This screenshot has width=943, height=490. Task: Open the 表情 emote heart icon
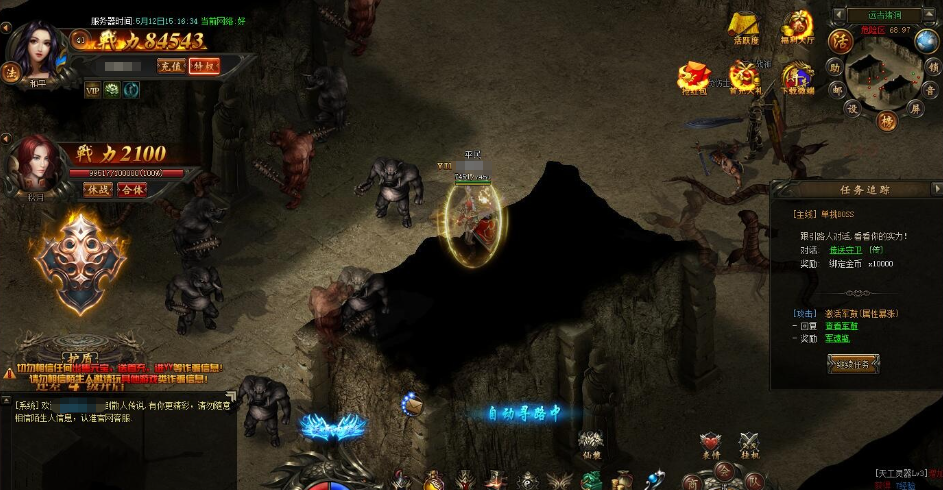point(711,445)
